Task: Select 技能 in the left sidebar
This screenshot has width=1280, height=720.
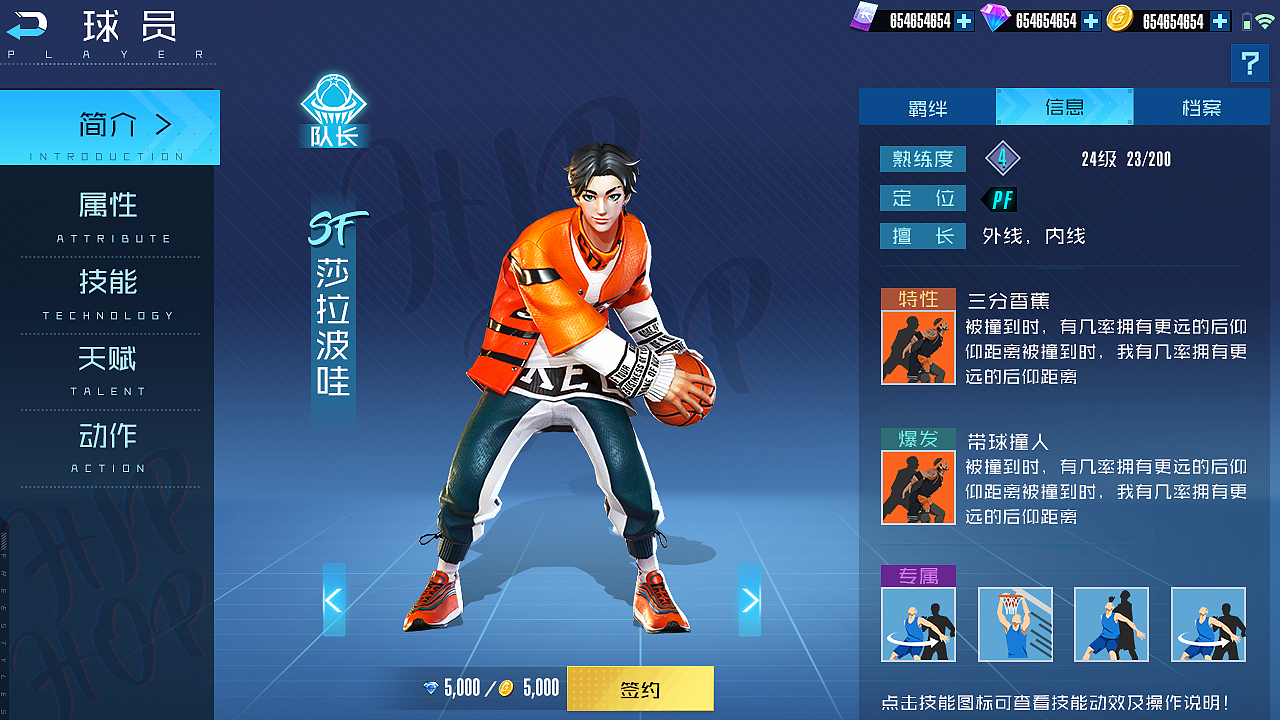Action: point(110,283)
